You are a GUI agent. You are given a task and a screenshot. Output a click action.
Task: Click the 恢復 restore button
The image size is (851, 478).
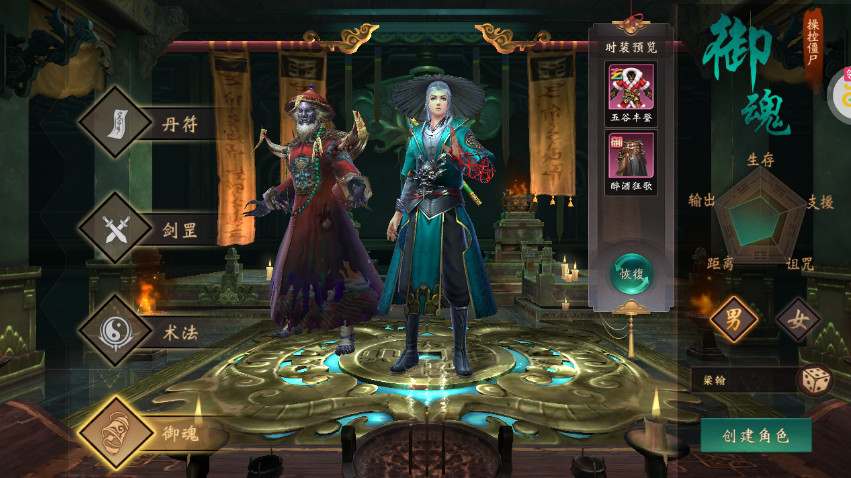(x=633, y=272)
